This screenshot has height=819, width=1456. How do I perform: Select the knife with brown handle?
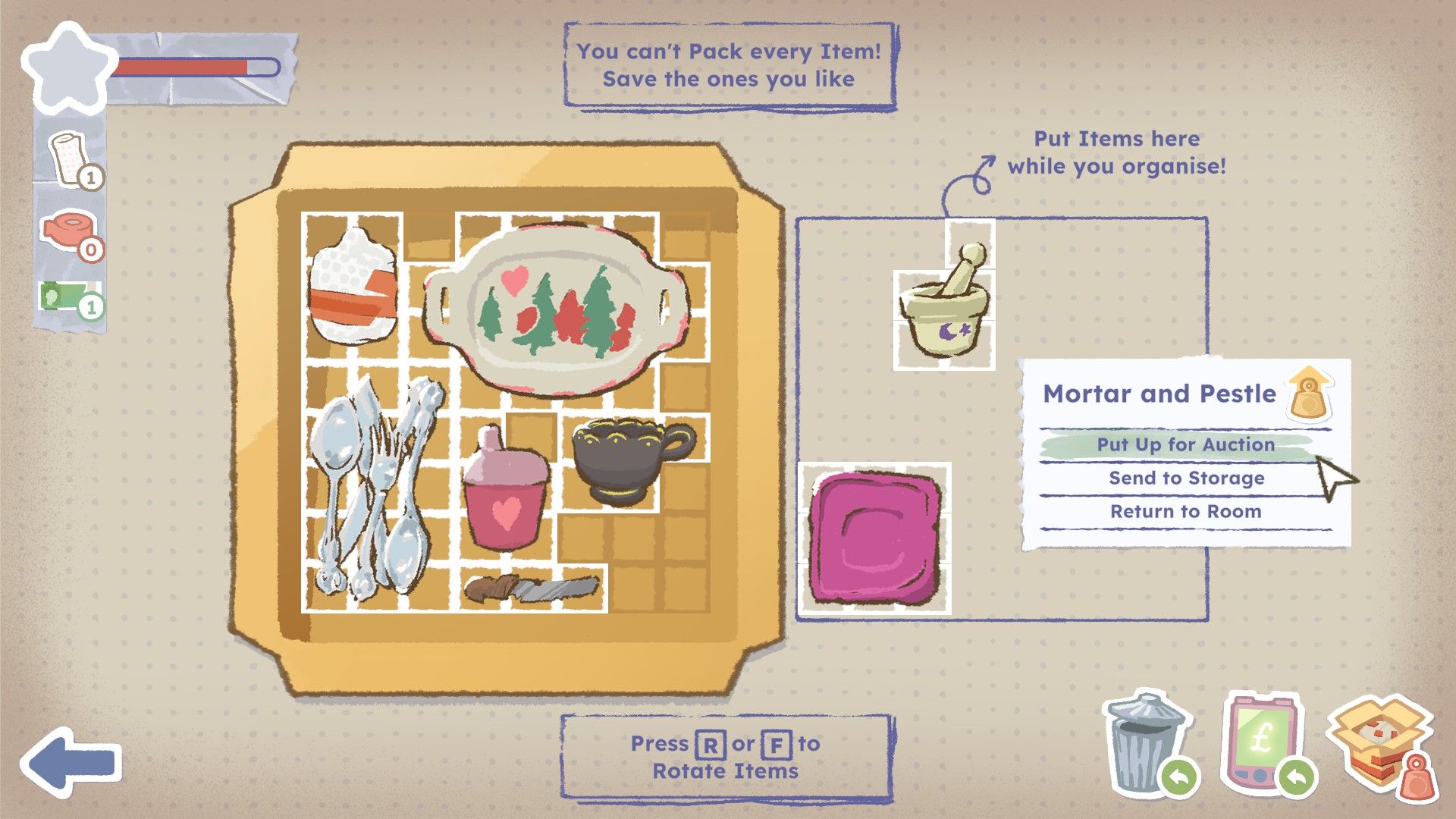[531, 588]
